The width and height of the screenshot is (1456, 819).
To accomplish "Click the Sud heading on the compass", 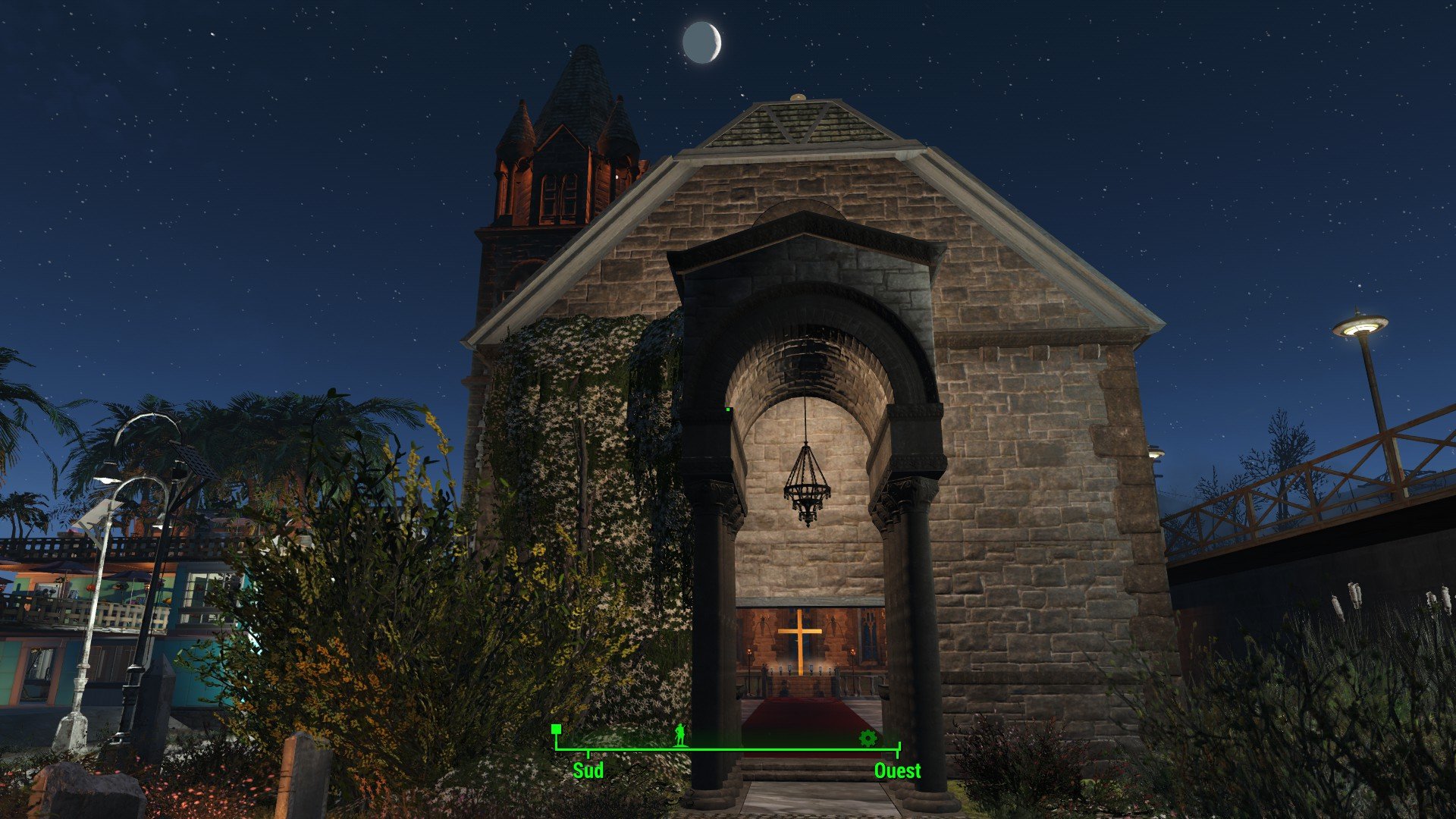I will coord(588,770).
